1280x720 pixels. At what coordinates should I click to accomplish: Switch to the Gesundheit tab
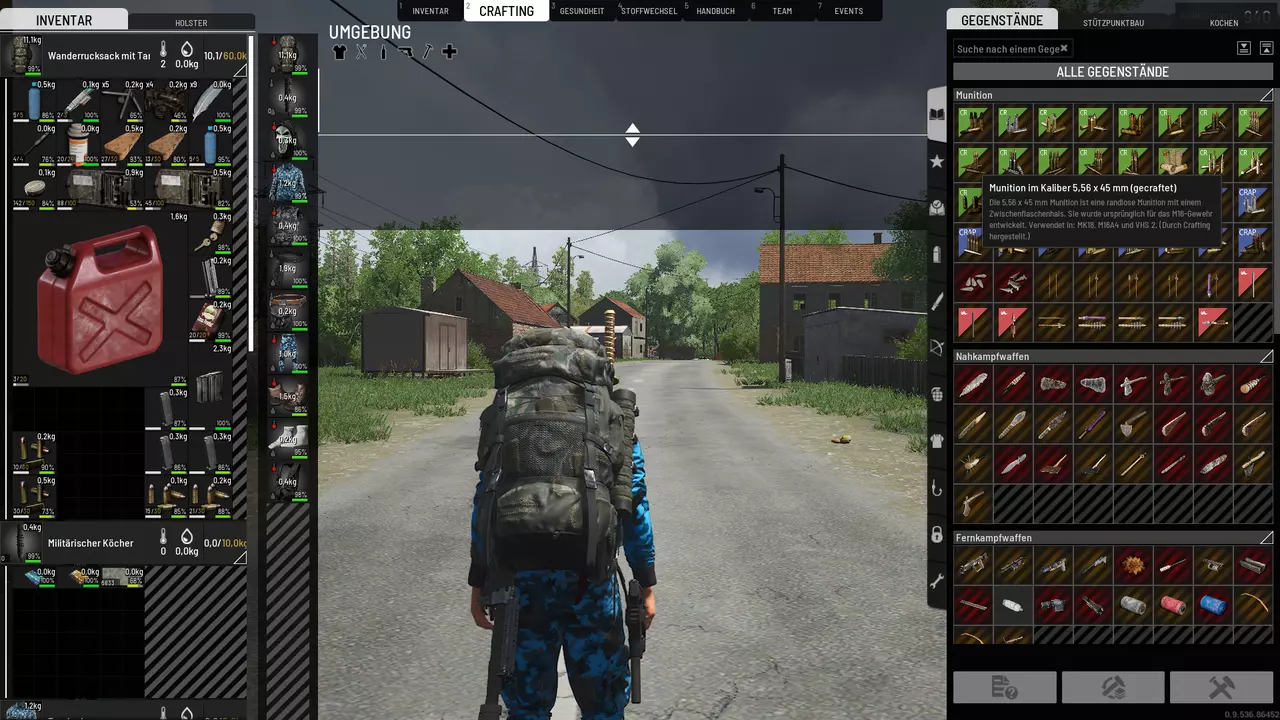pos(581,11)
